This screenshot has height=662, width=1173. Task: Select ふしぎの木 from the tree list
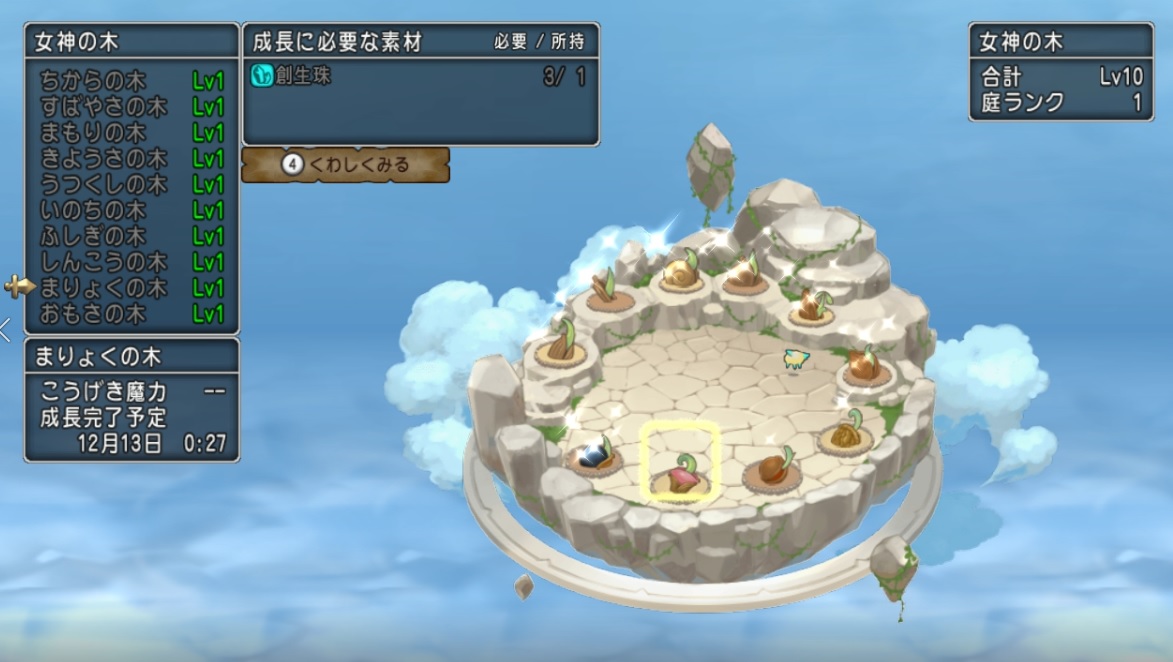point(131,237)
